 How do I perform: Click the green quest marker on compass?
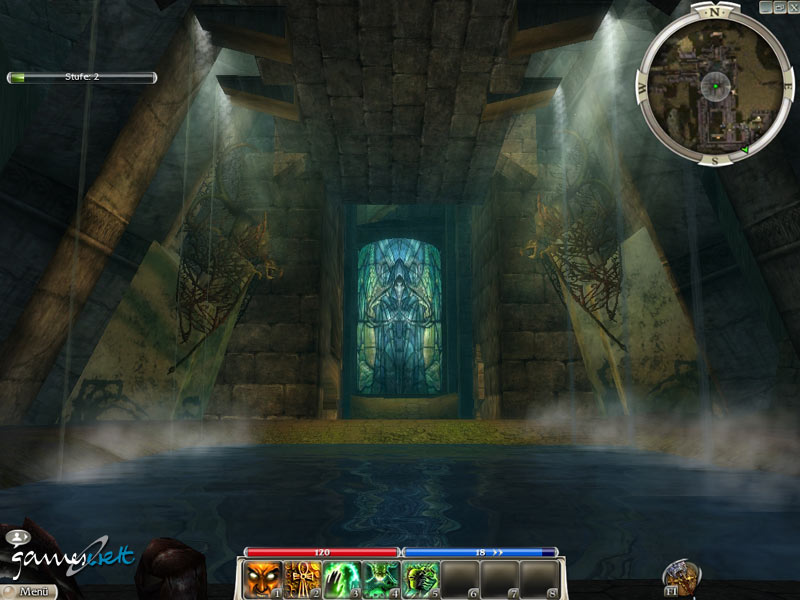pos(744,151)
